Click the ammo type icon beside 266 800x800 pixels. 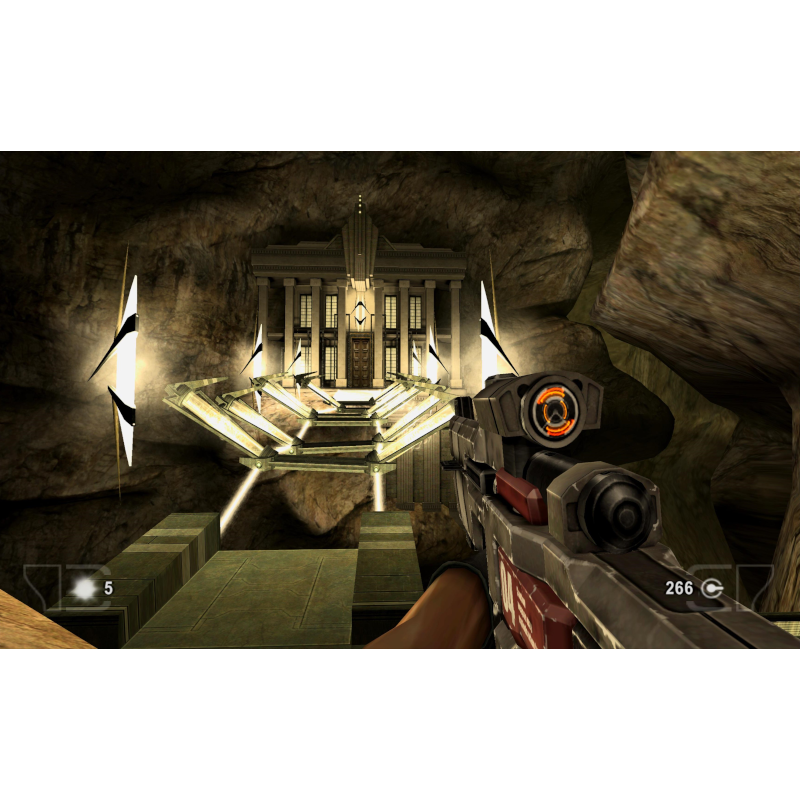712,588
